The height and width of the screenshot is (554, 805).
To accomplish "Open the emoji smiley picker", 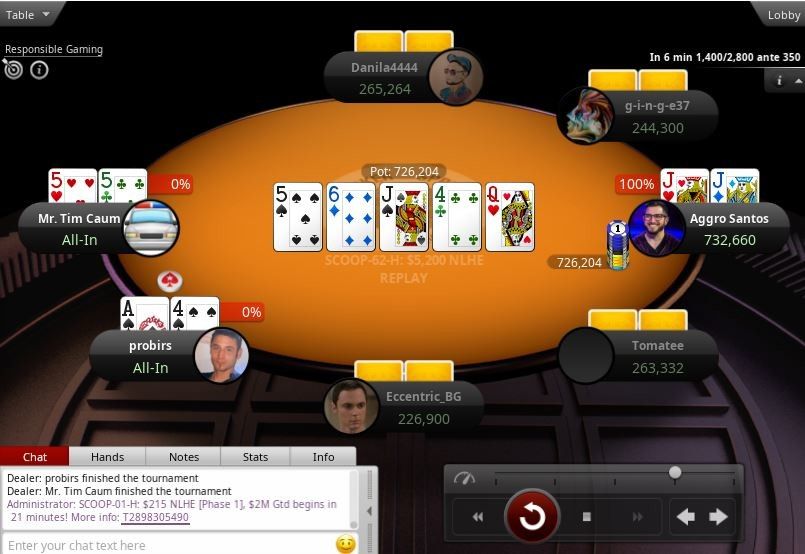I will click(346, 545).
